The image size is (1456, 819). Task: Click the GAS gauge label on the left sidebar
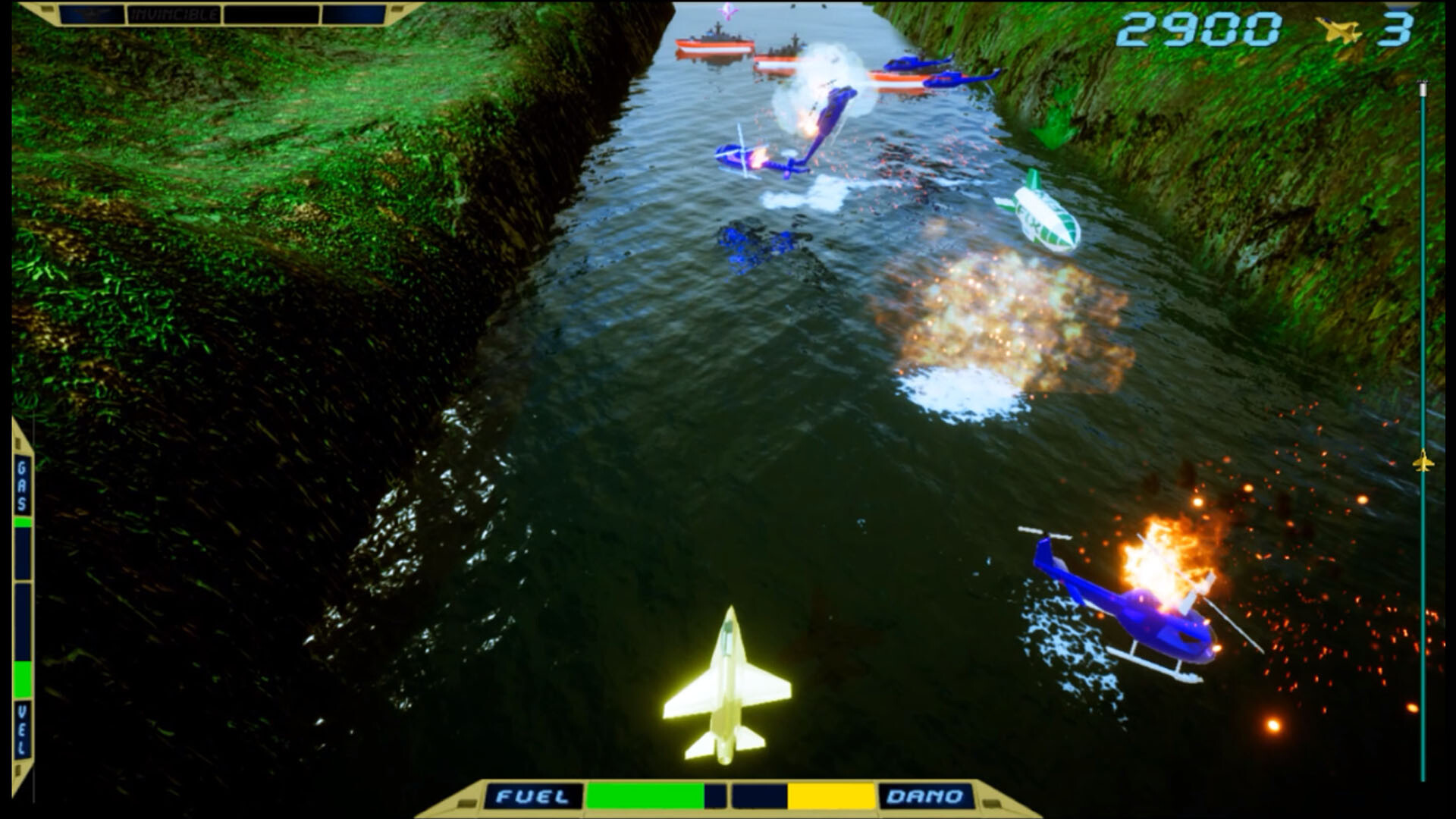point(23,484)
